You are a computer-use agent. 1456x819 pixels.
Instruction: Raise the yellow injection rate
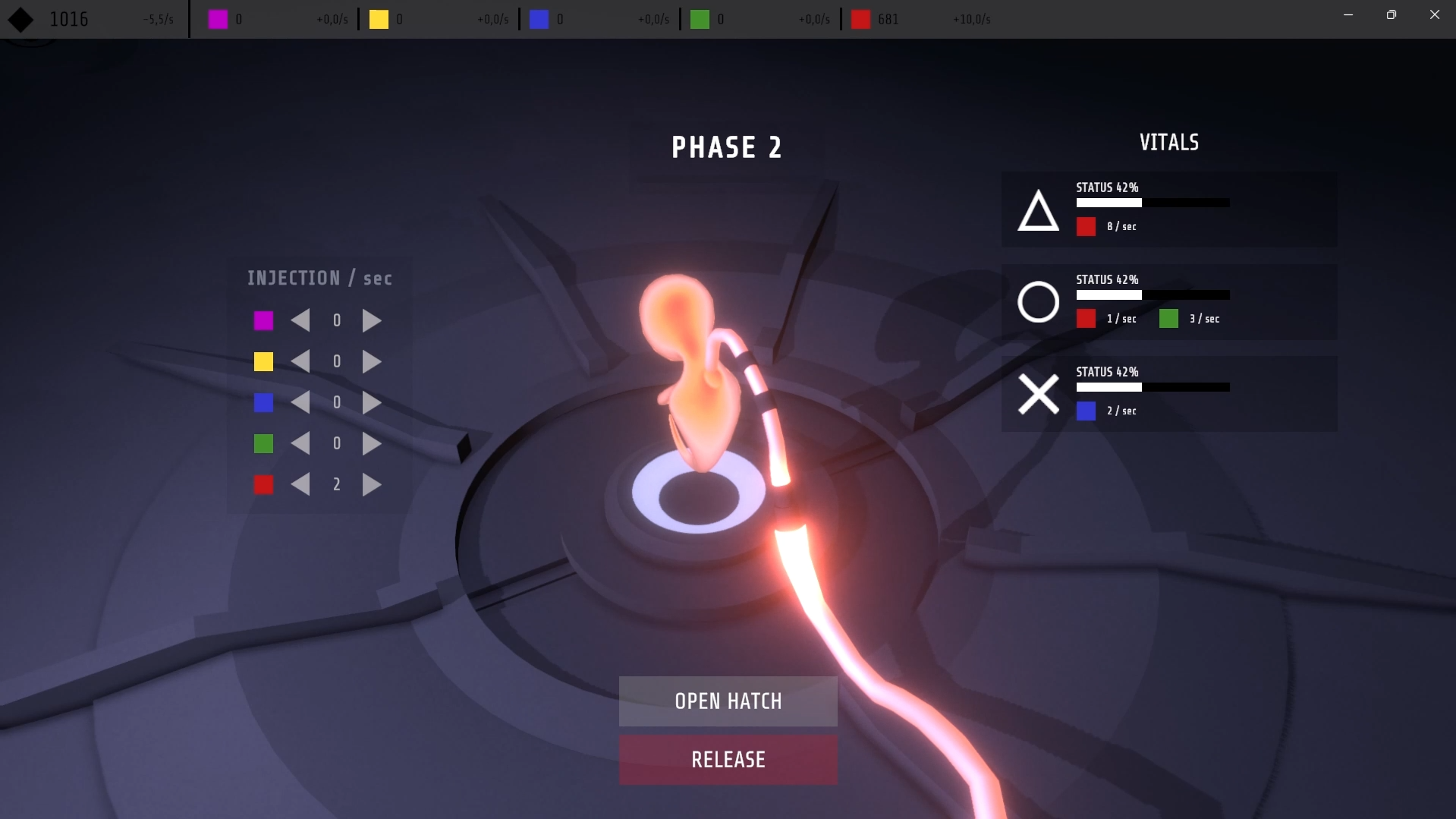point(372,362)
